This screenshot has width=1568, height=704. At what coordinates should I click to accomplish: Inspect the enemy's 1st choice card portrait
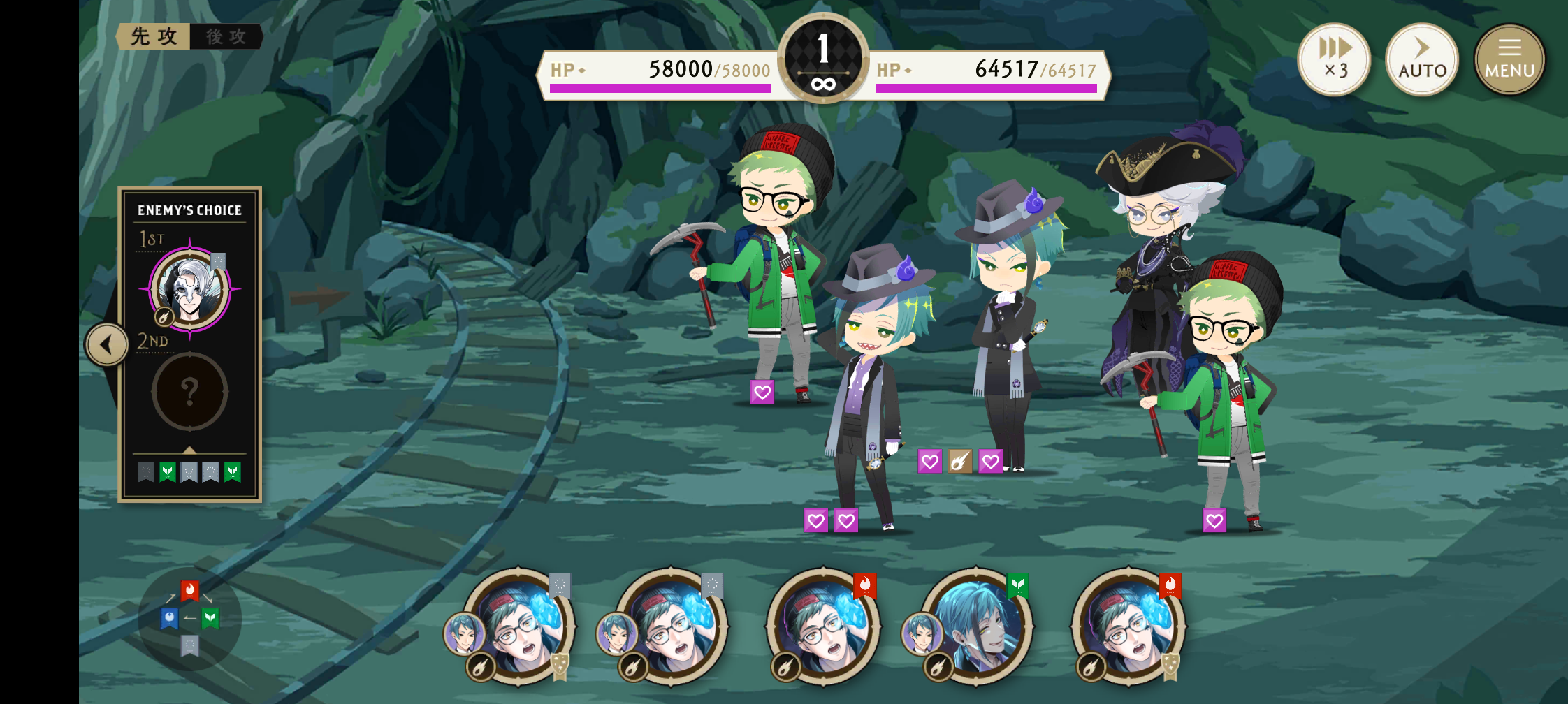click(190, 288)
